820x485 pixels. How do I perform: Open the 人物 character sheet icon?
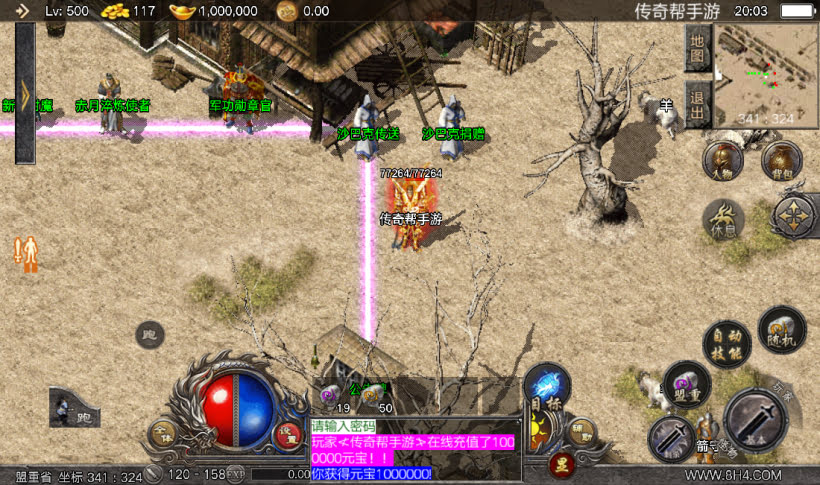click(722, 160)
